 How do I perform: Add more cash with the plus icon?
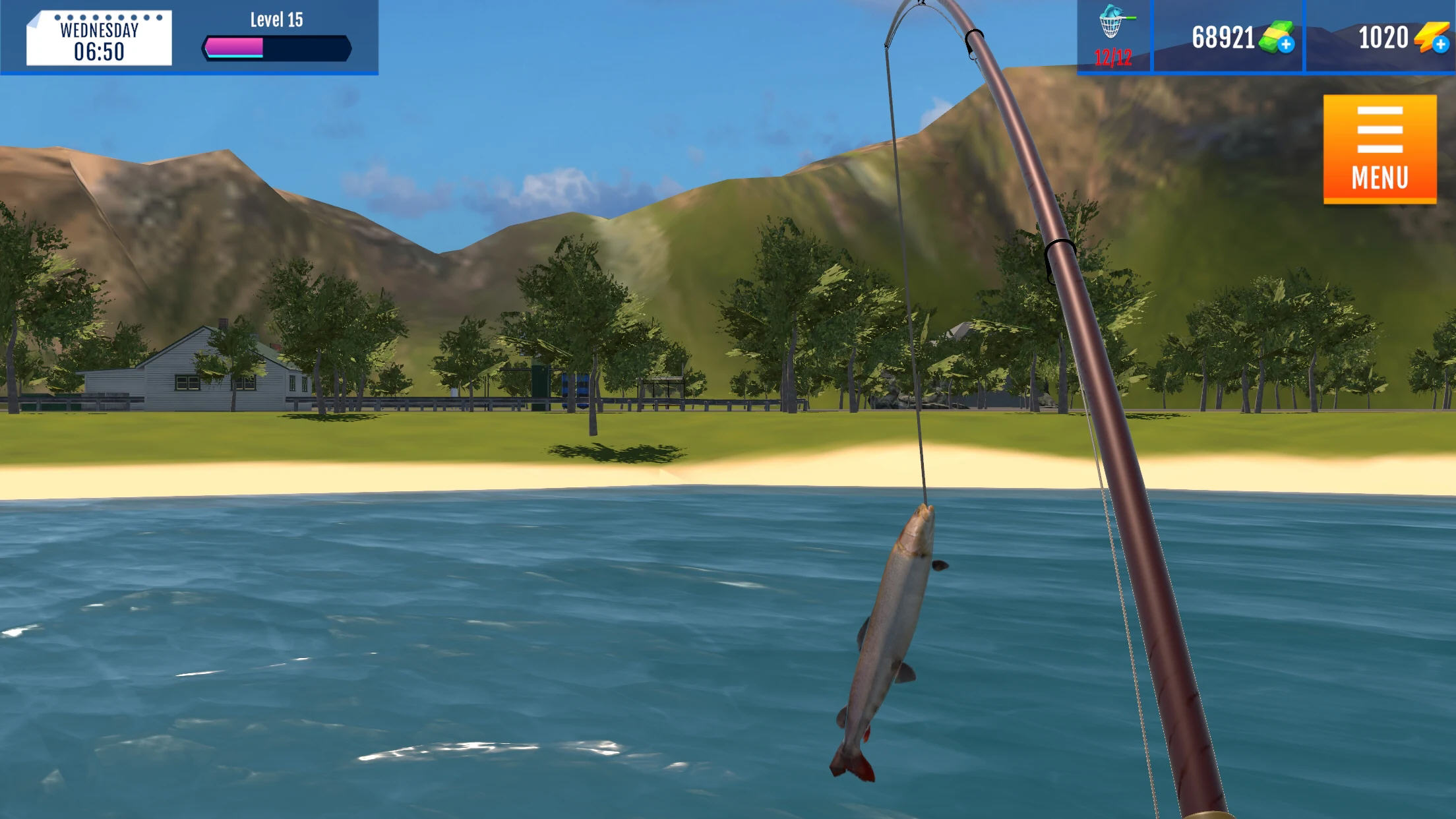click(1285, 45)
